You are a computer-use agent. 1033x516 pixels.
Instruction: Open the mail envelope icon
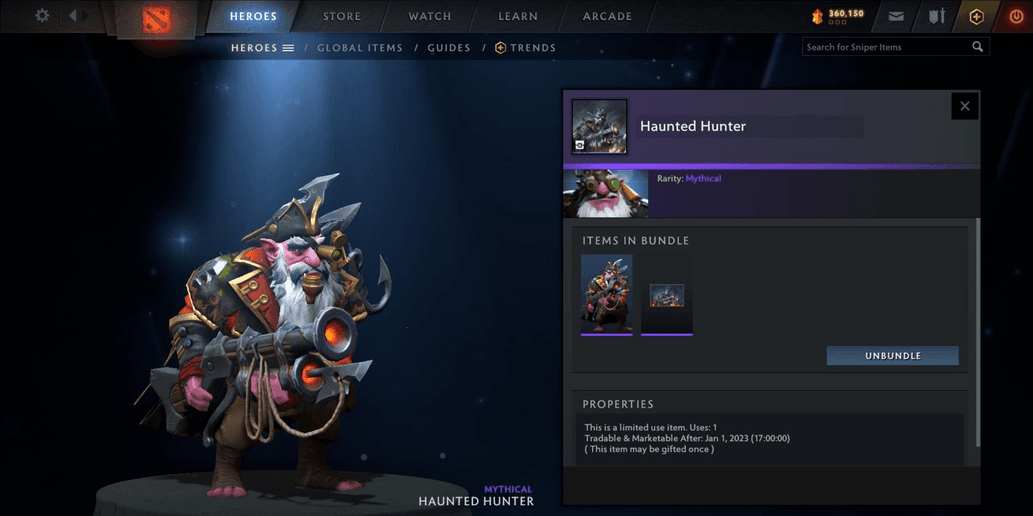896,16
